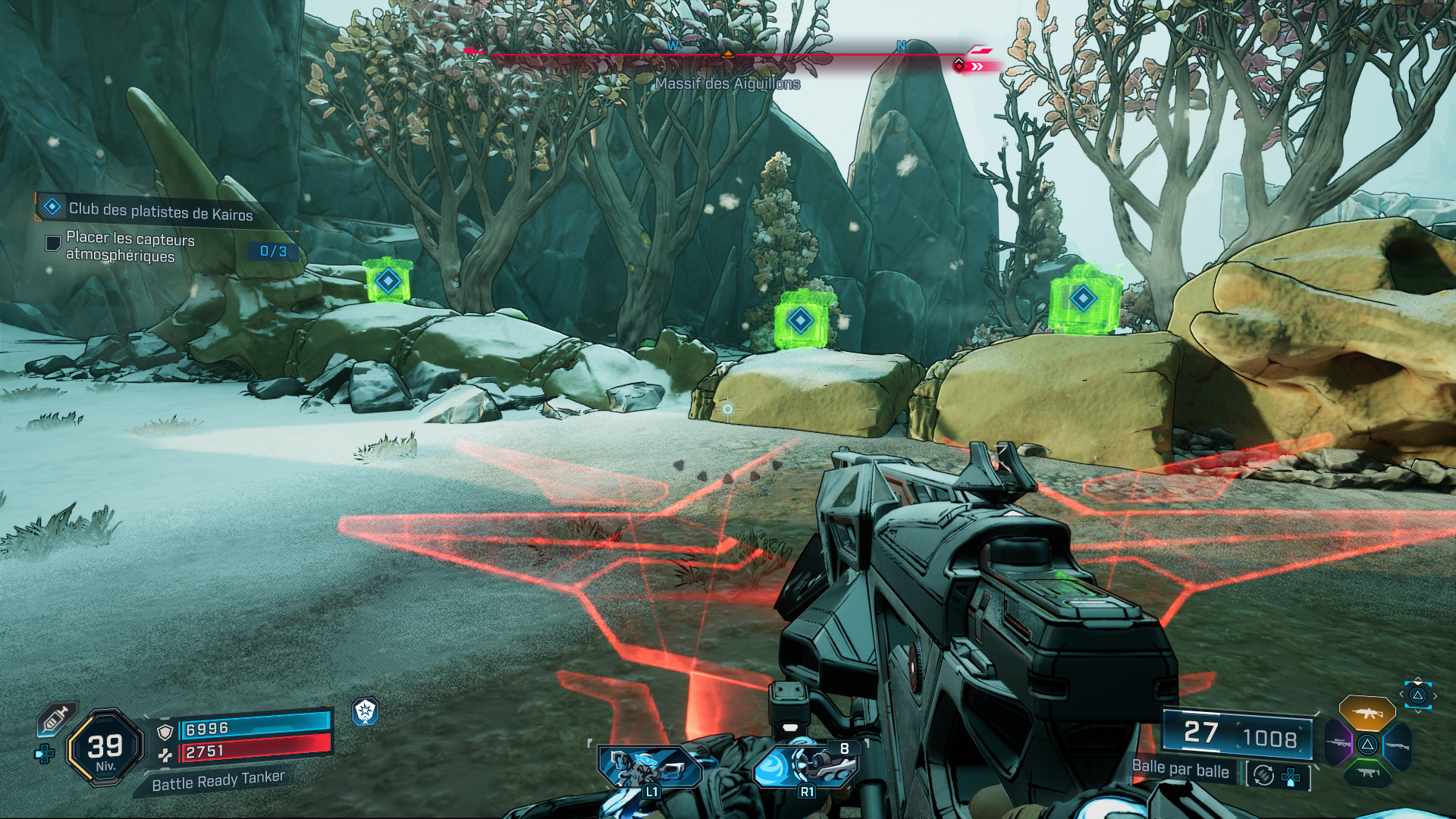1456x819 pixels.
Task: Use the blue swirl ordnance ability icon
Action: pyautogui.click(x=805, y=766)
